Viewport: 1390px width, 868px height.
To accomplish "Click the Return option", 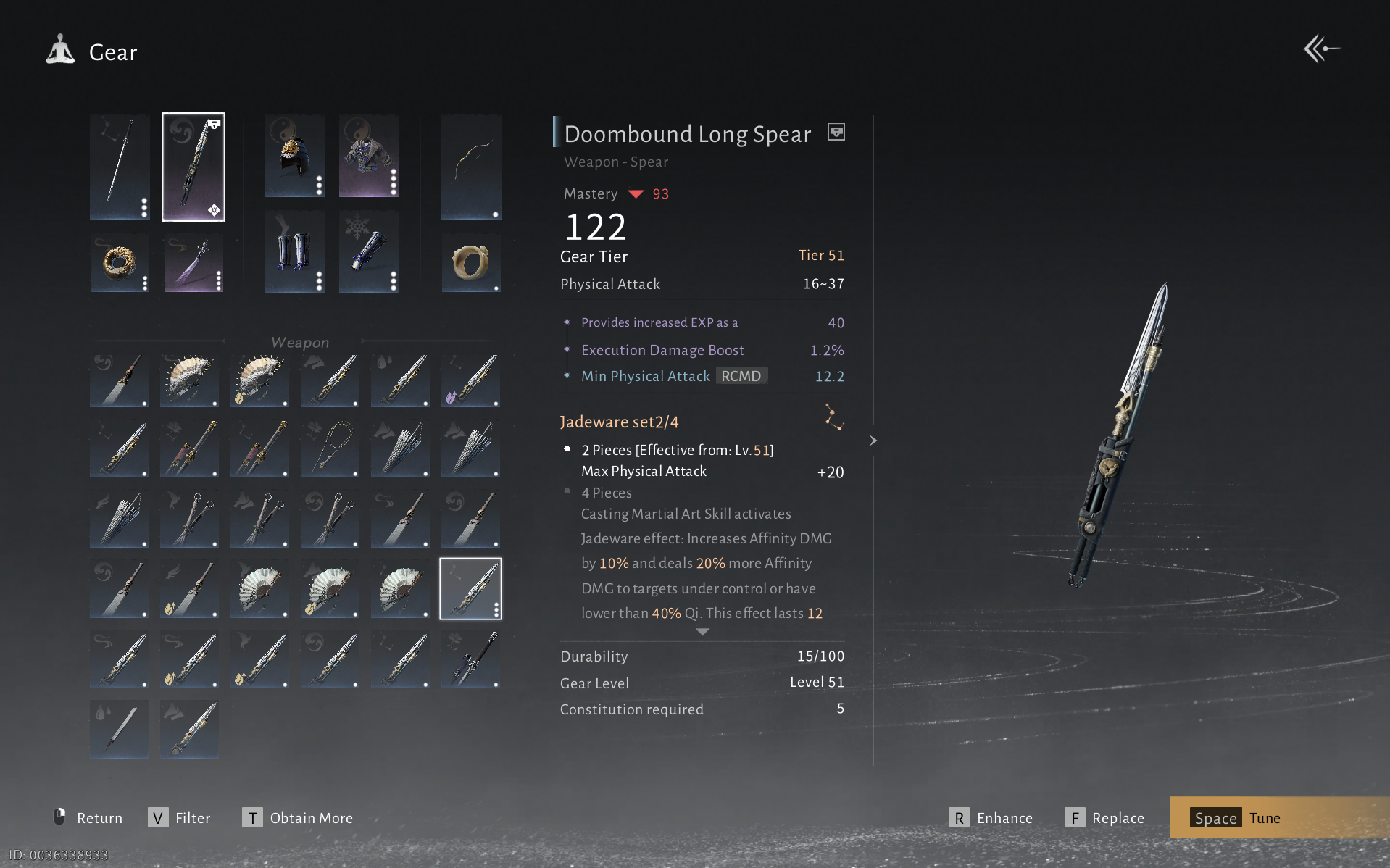I will [x=88, y=818].
